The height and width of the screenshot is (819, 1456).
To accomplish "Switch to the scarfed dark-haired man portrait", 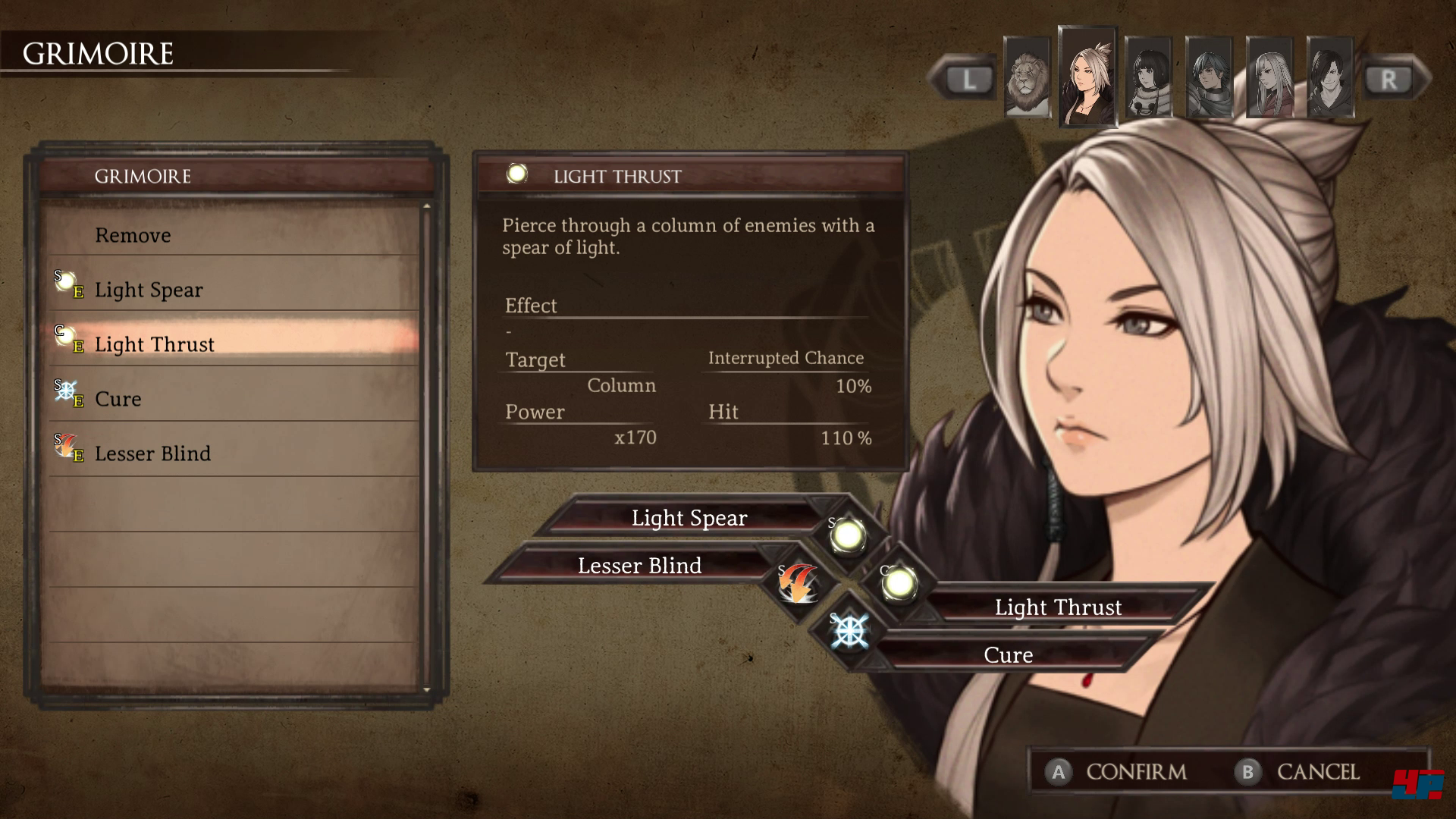I will [x=1209, y=77].
